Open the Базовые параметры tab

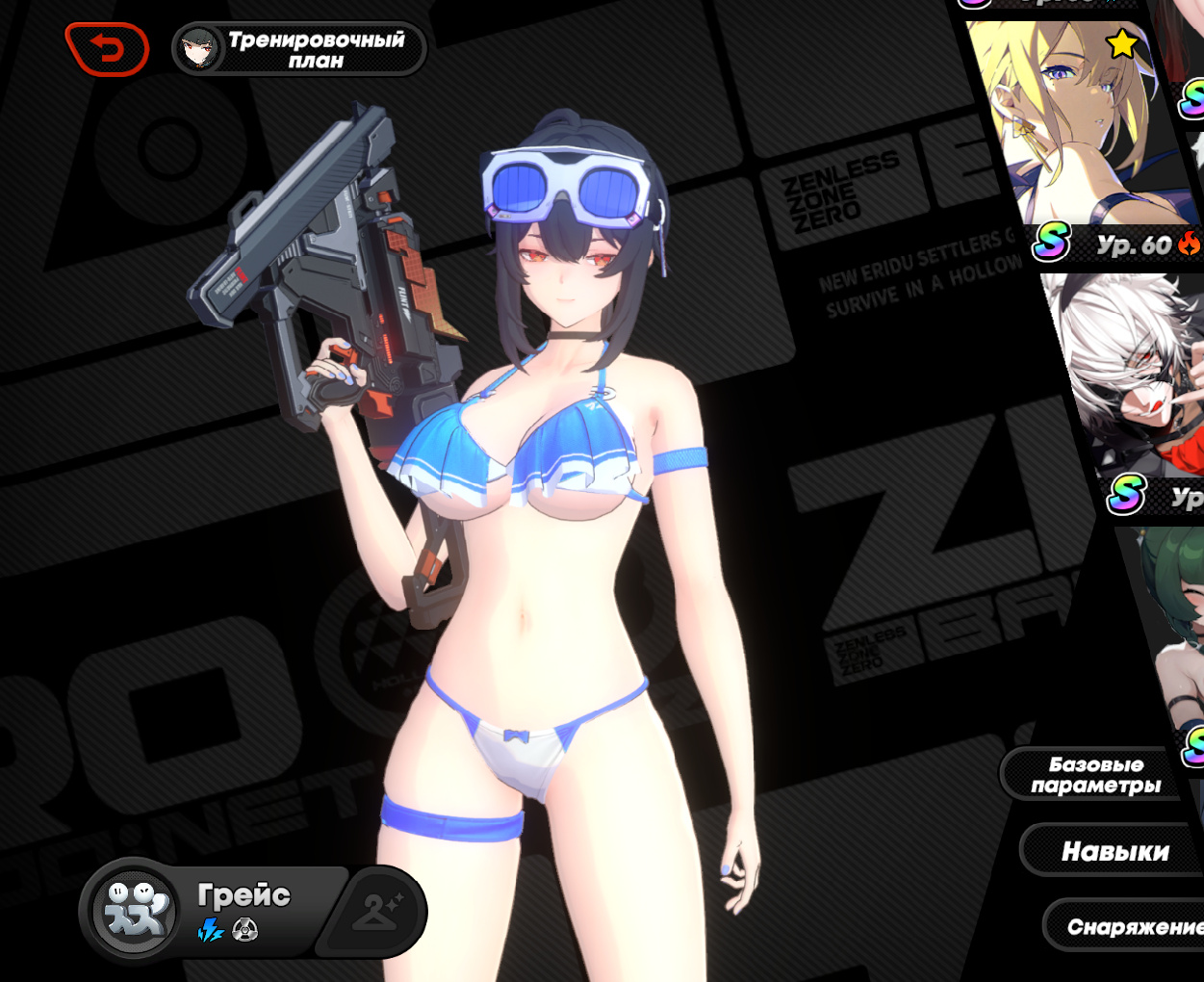pos(1095,775)
